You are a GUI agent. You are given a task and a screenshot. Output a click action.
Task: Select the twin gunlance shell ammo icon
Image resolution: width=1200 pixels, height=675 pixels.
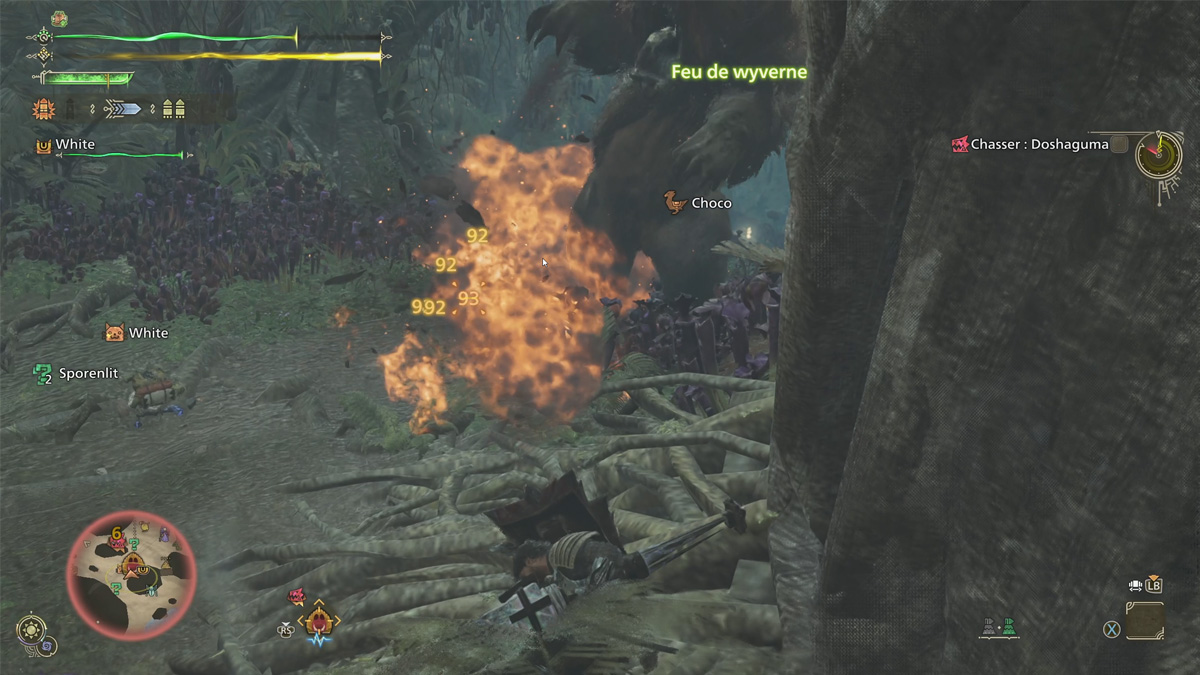[173, 108]
